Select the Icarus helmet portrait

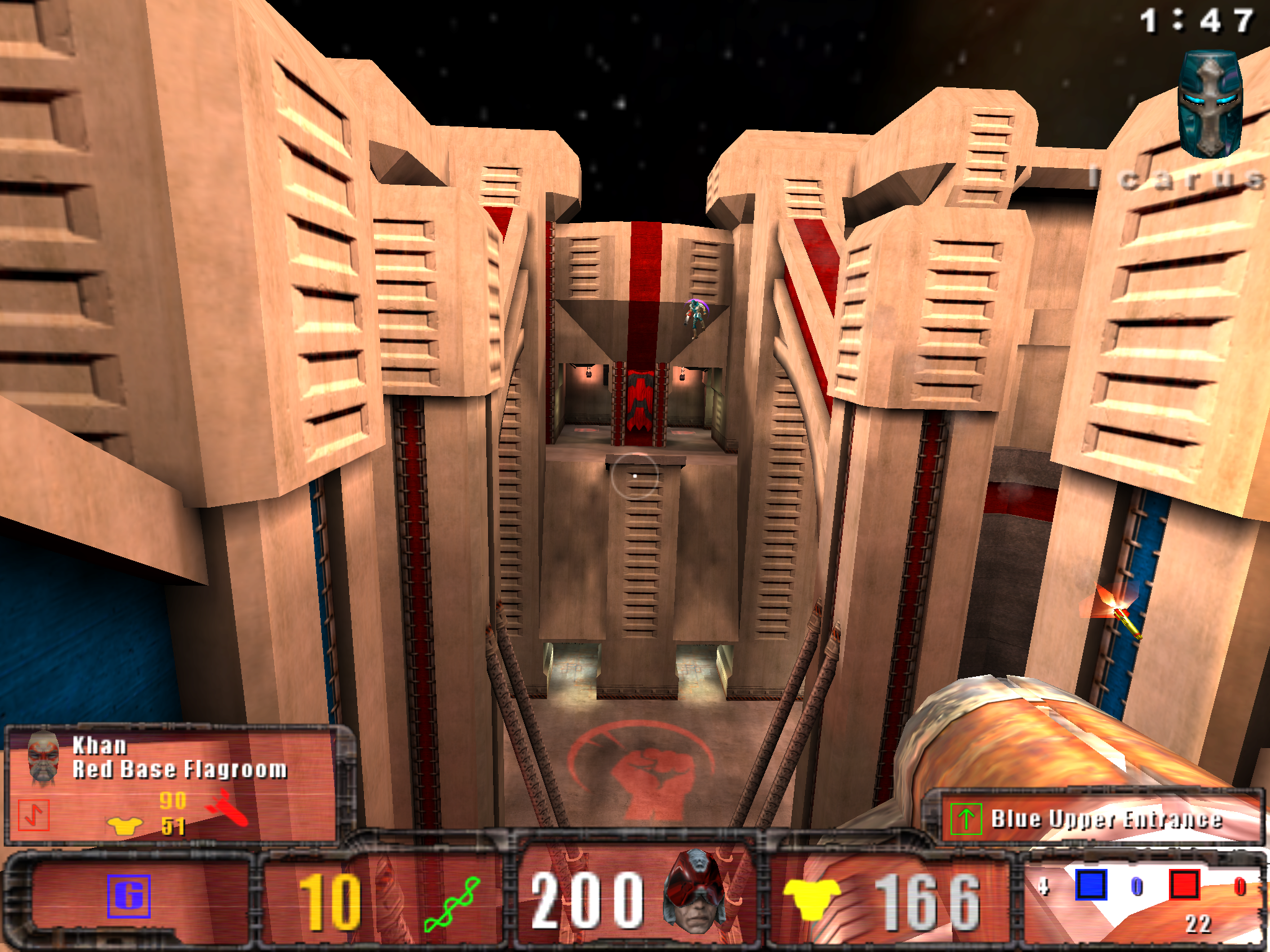point(1210,104)
